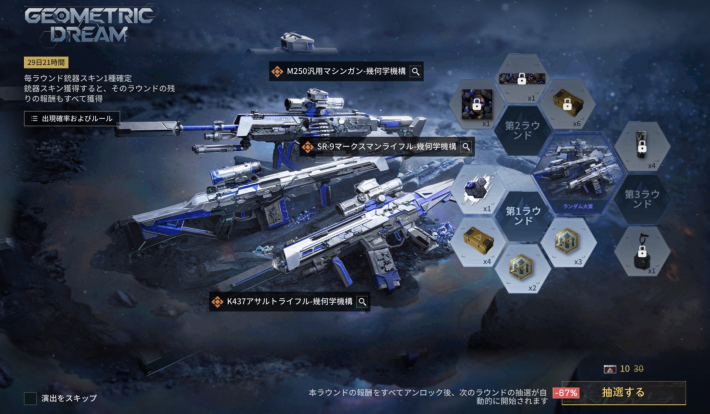The image size is (710, 414).
Task: Select the 第1ラウンド hexagon
Action: click(525, 217)
